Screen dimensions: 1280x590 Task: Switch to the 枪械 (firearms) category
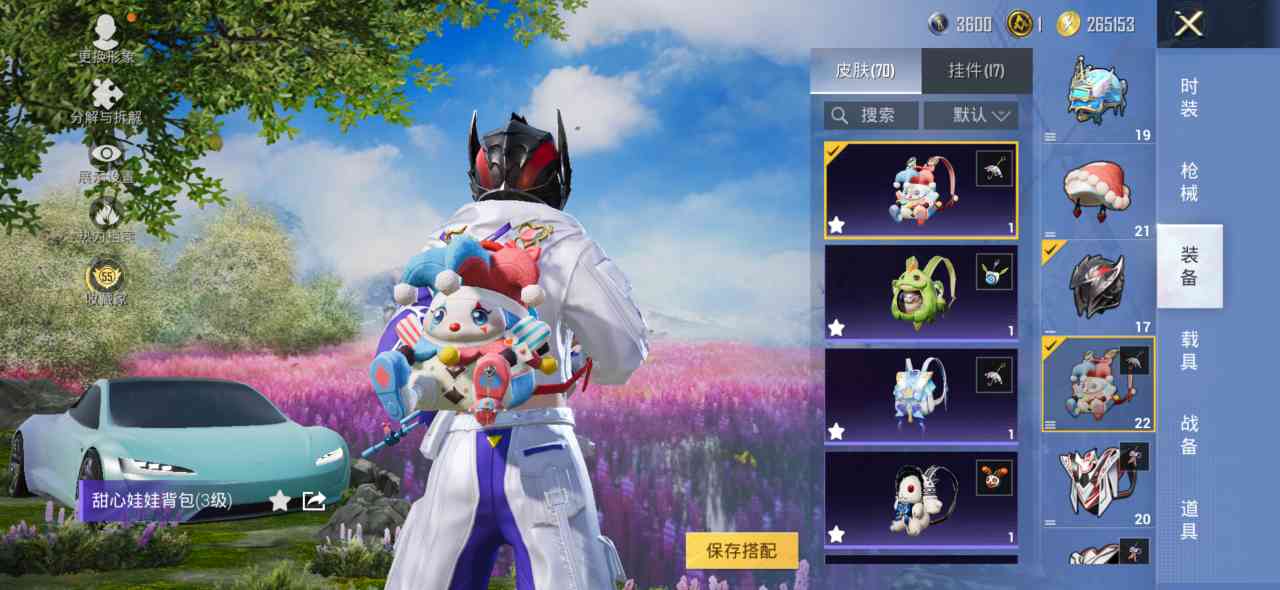pos(1189,182)
